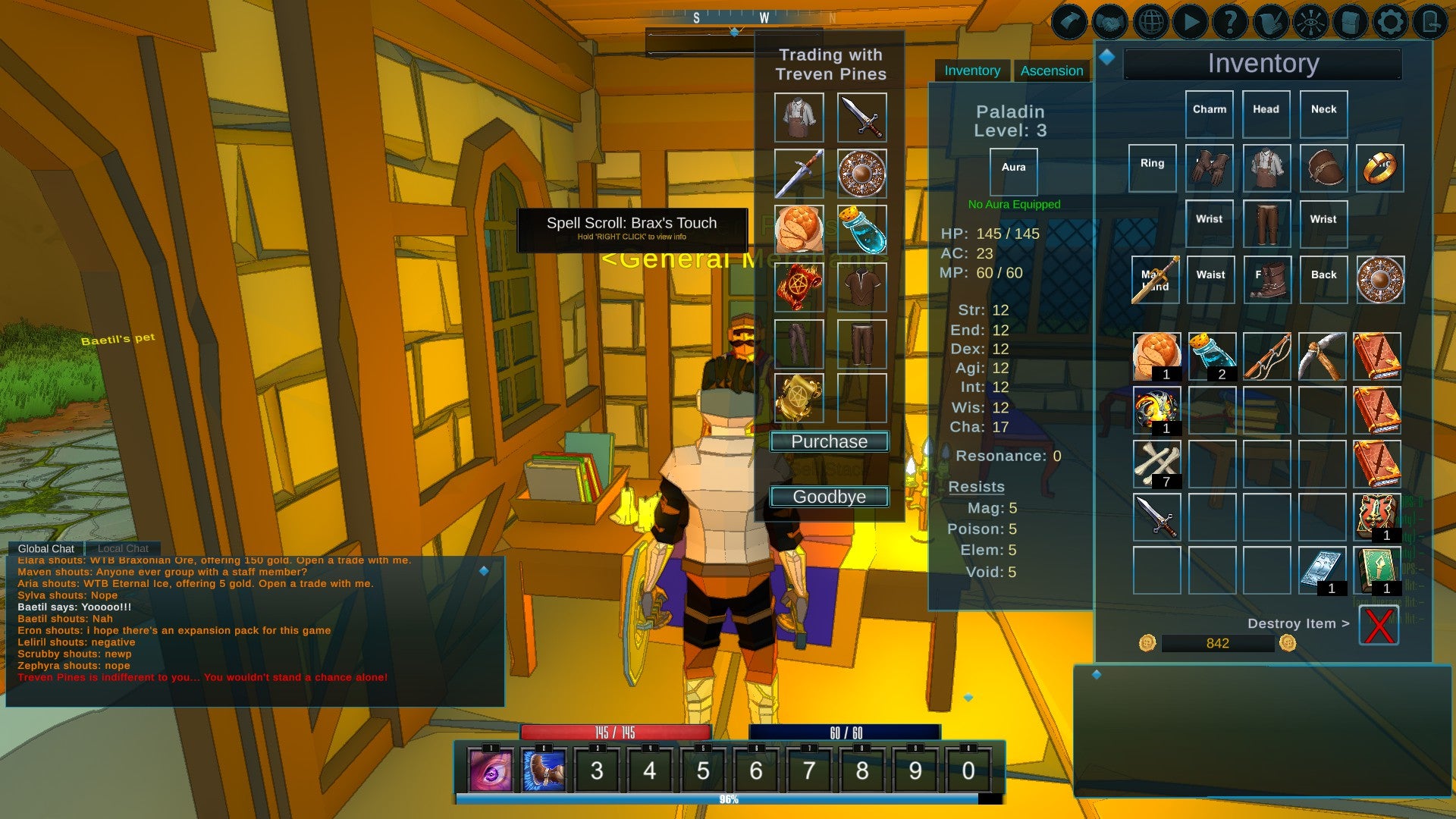This screenshot has height=819, width=1456.
Task: Open the settings gear icon
Action: pos(1389,21)
